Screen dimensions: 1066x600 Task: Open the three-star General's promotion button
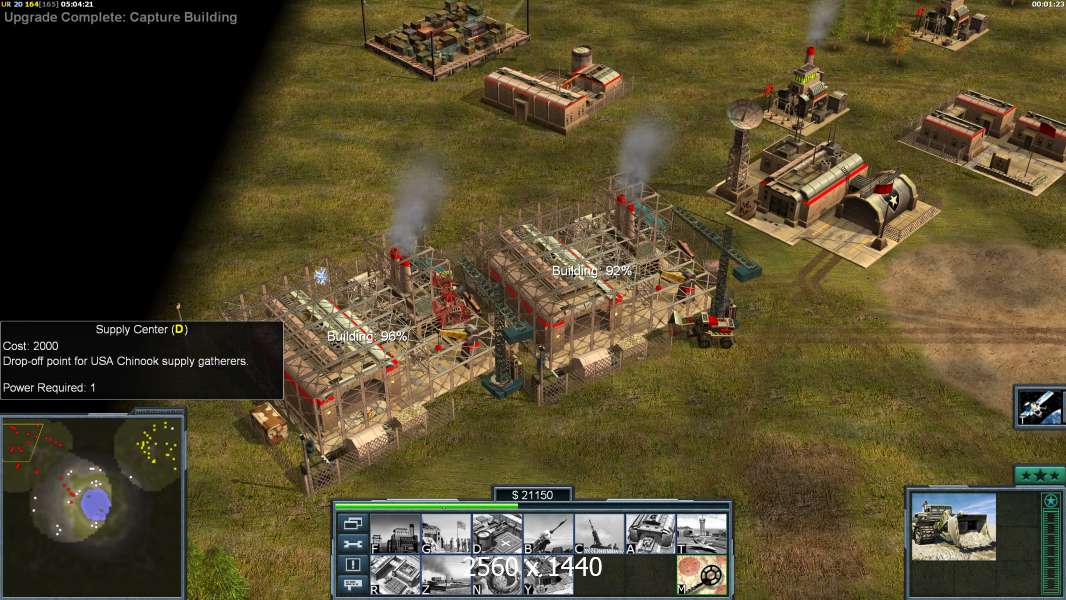1039,475
